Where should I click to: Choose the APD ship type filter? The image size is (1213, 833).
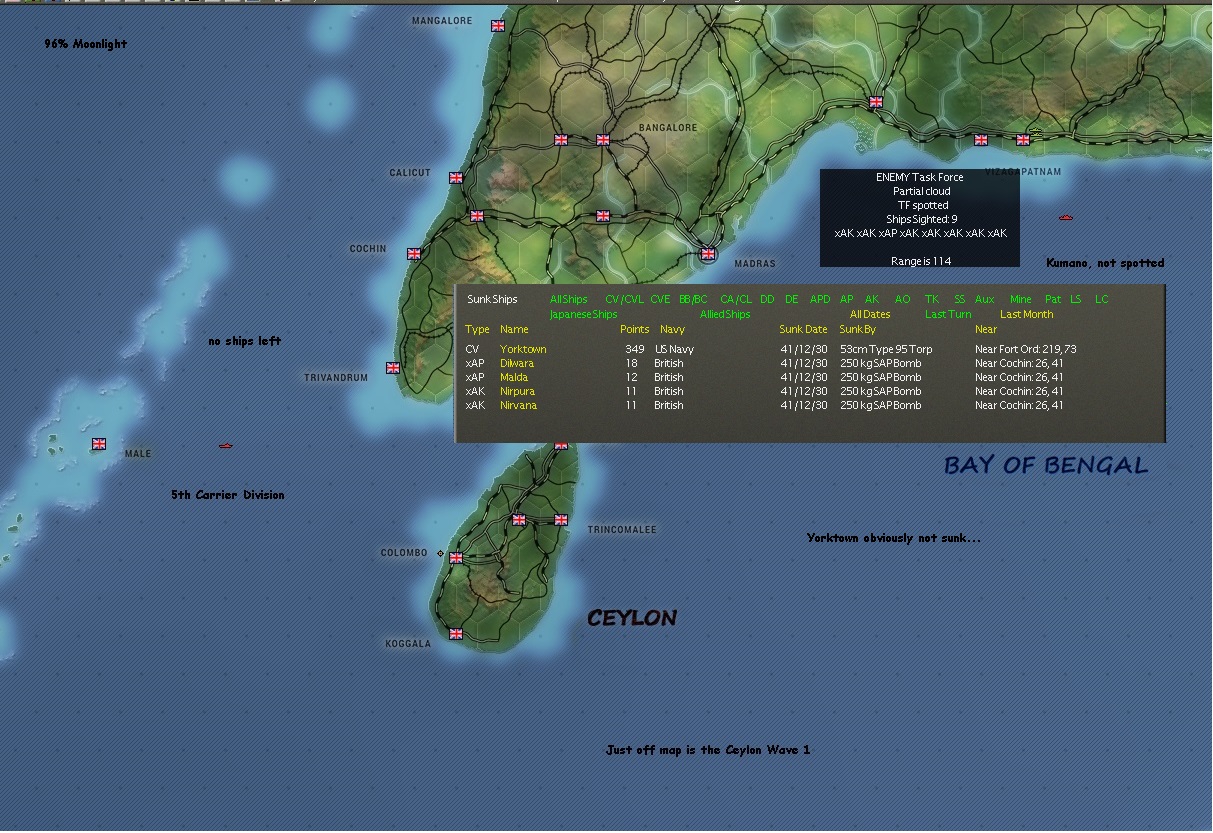(x=820, y=299)
